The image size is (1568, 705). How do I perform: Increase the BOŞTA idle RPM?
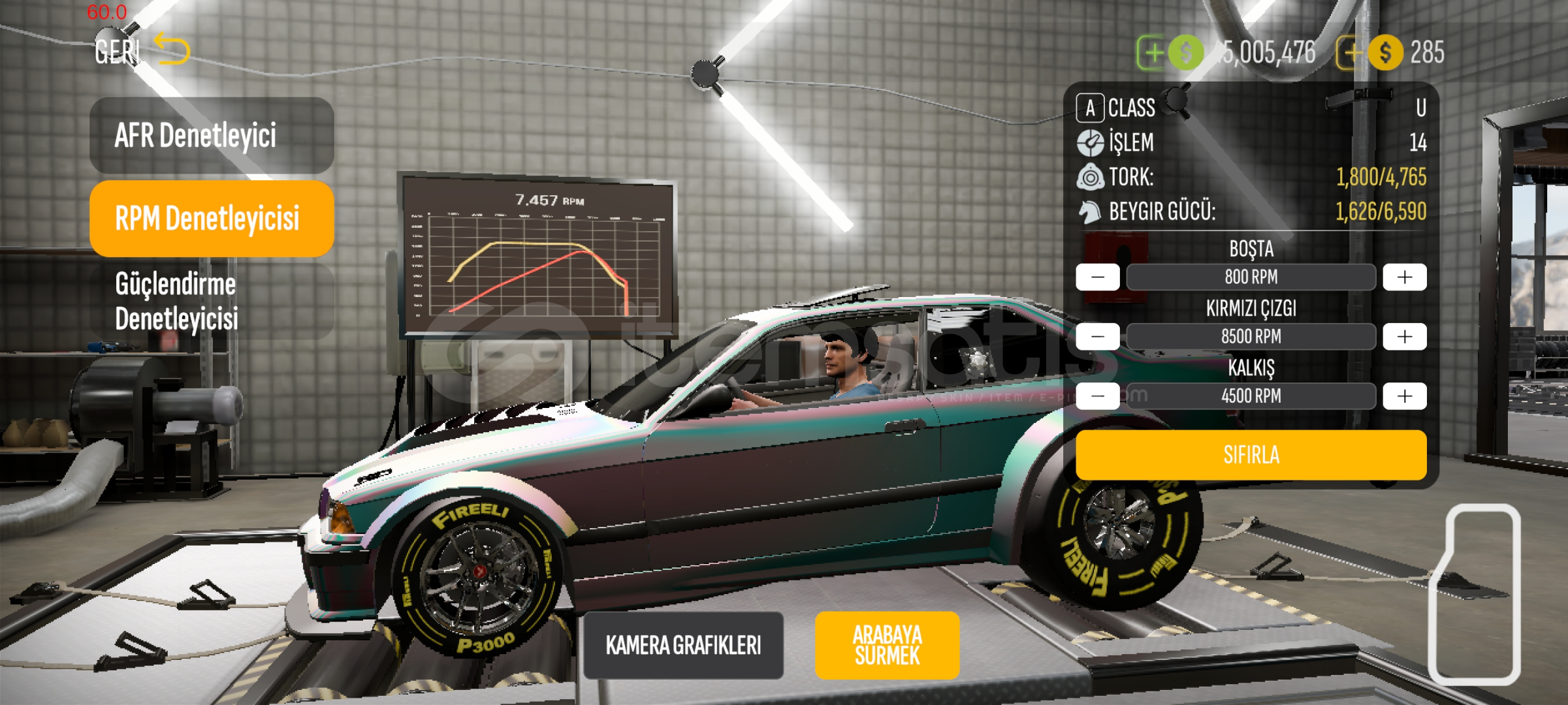coord(1404,277)
